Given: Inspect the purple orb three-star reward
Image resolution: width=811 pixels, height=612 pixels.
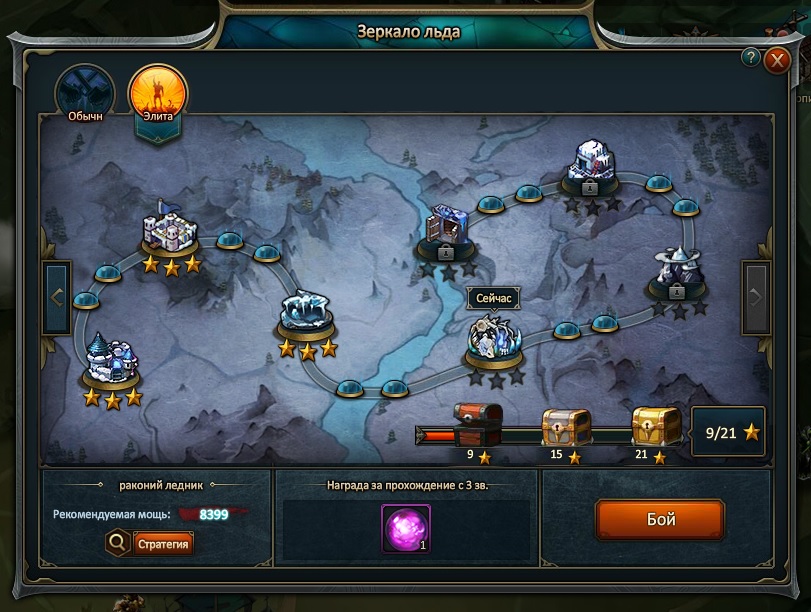Looking at the screenshot, I should [406, 528].
